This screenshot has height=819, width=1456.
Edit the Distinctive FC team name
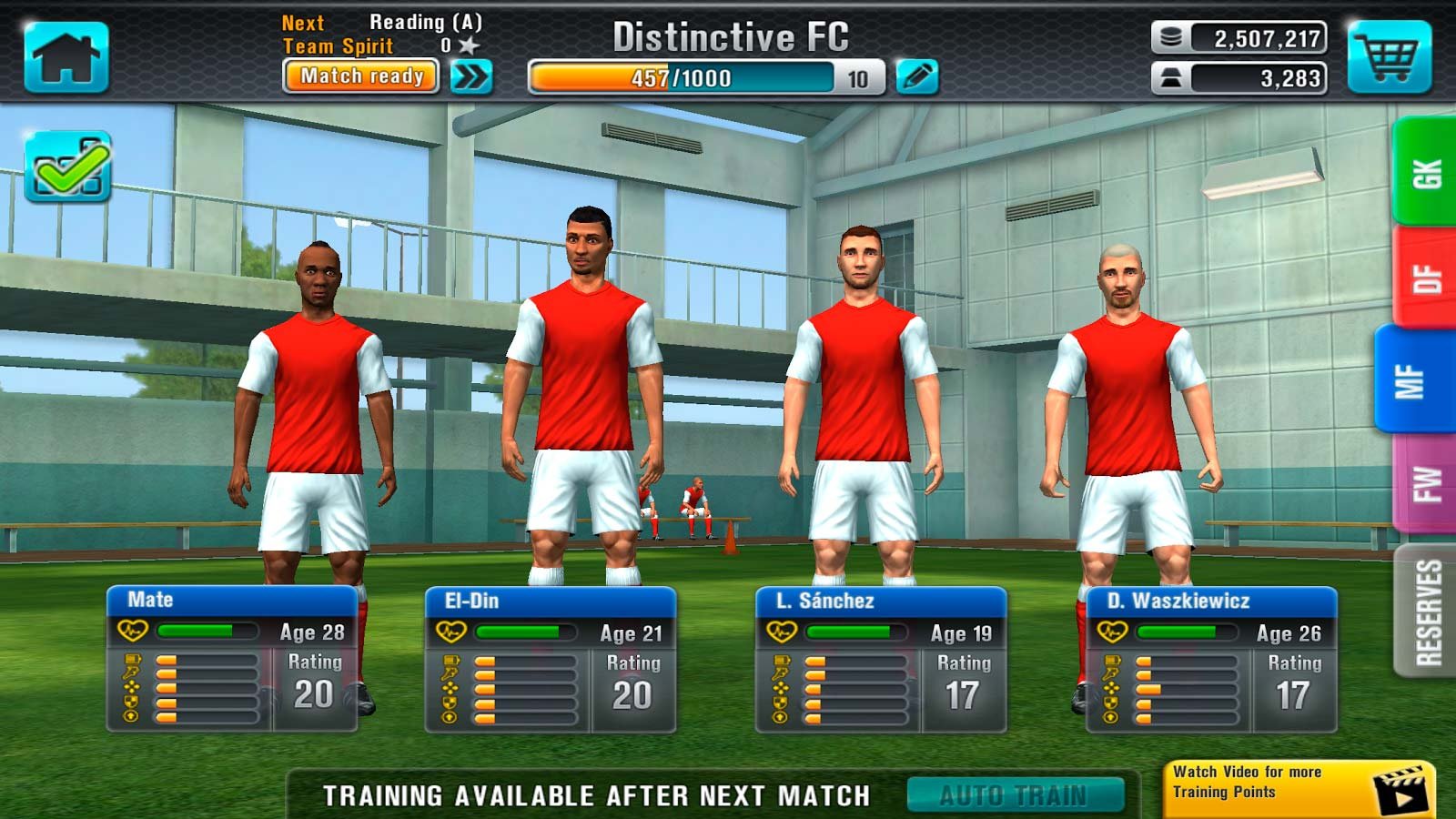click(x=916, y=76)
